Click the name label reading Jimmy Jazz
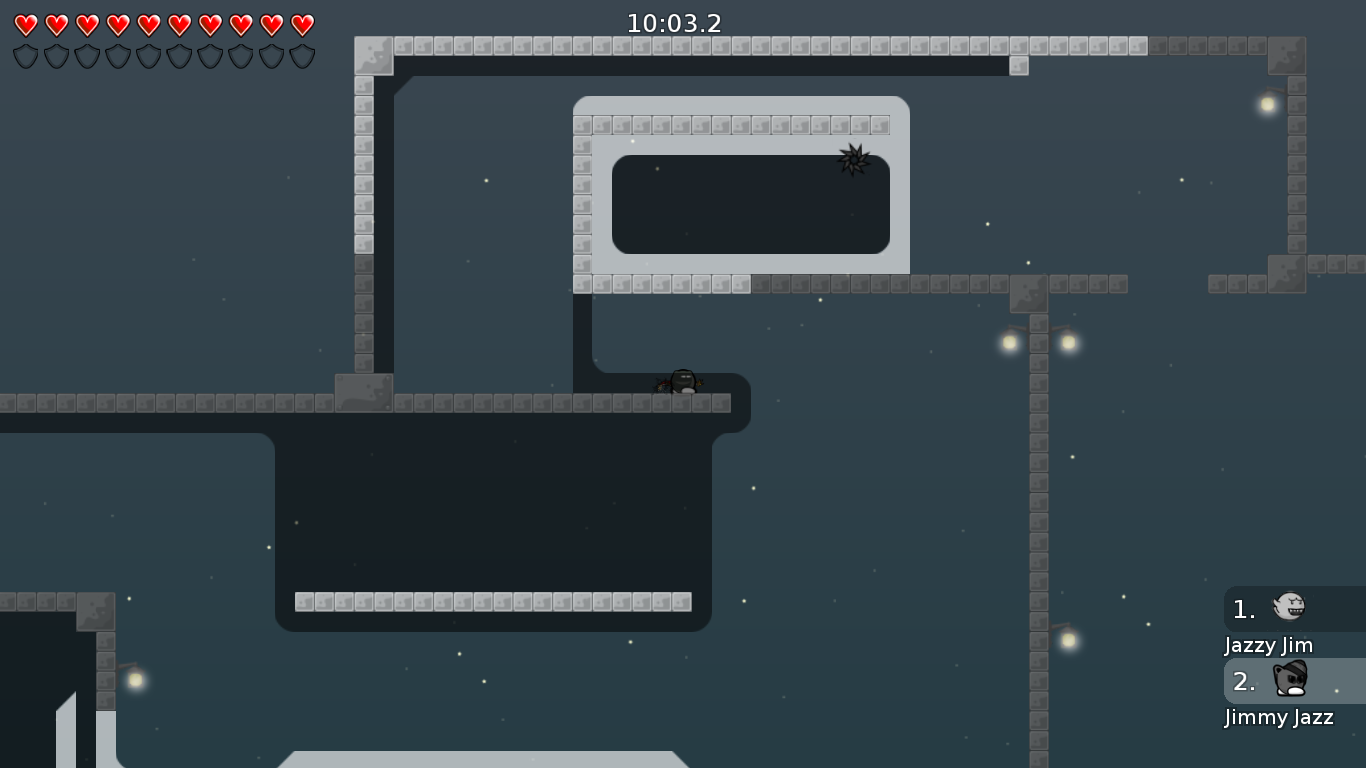Screen dimensions: 1366x768 [1279, 718]
